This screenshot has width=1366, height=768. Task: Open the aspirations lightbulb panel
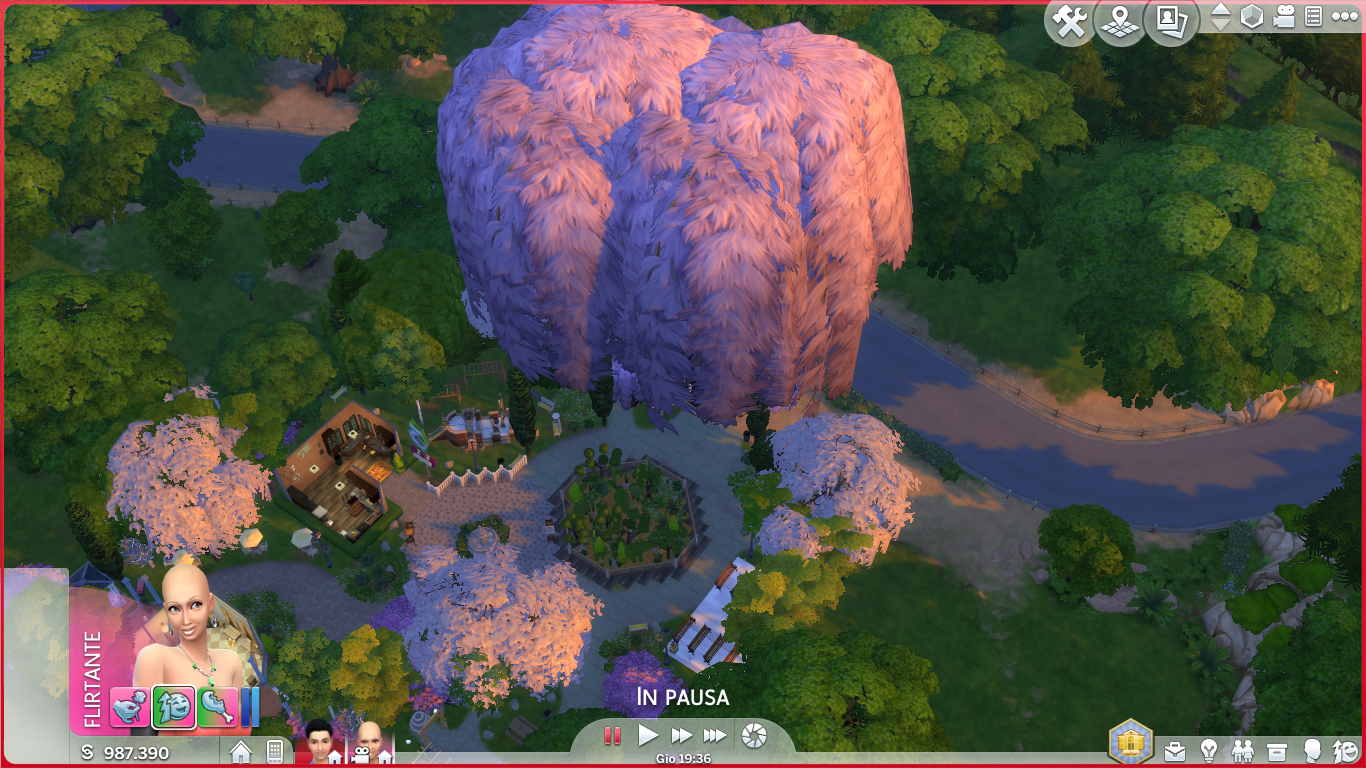1209,751
